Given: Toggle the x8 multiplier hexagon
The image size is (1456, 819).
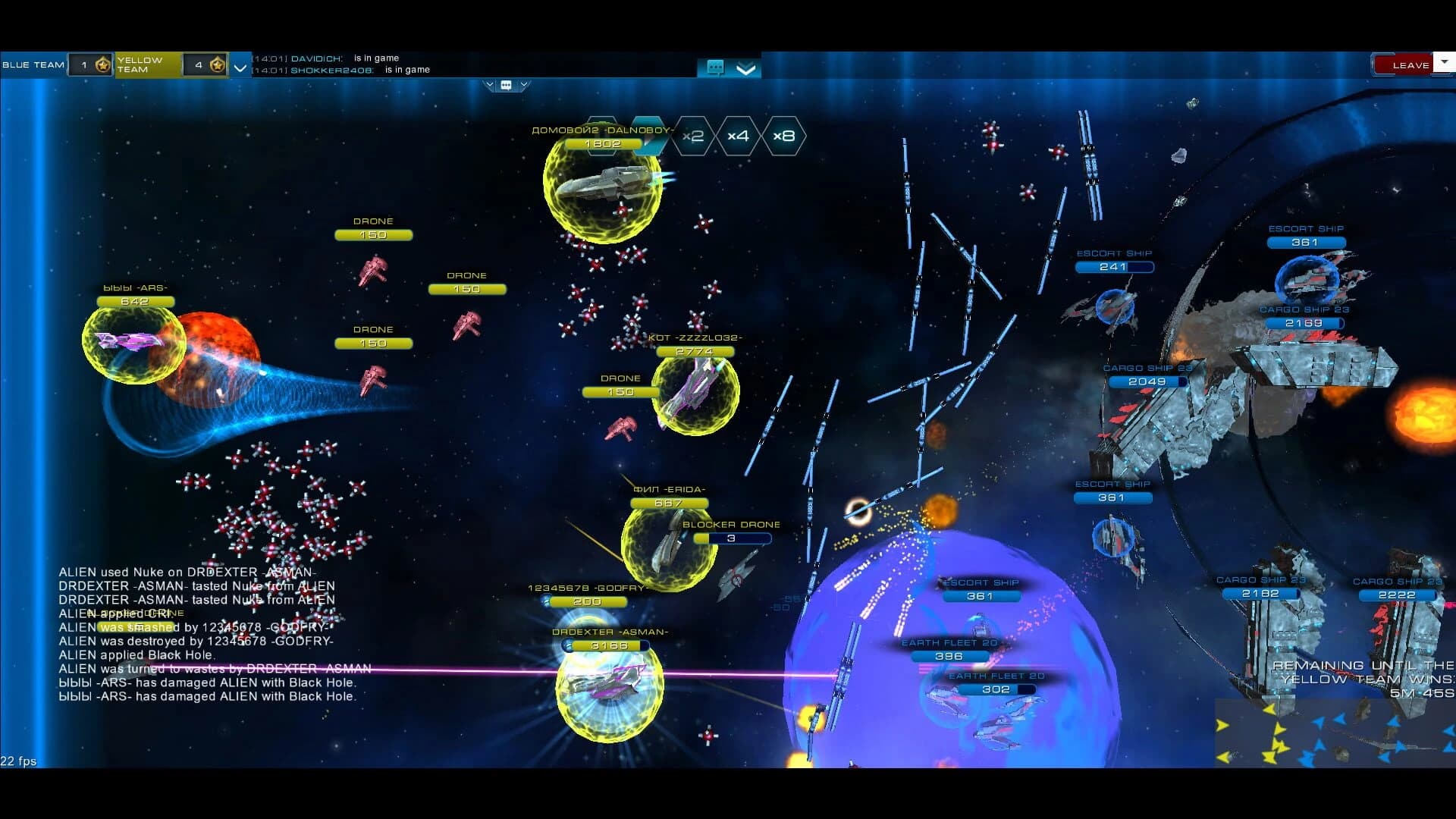Looking at the screenshot, I should tap(786, 137).
